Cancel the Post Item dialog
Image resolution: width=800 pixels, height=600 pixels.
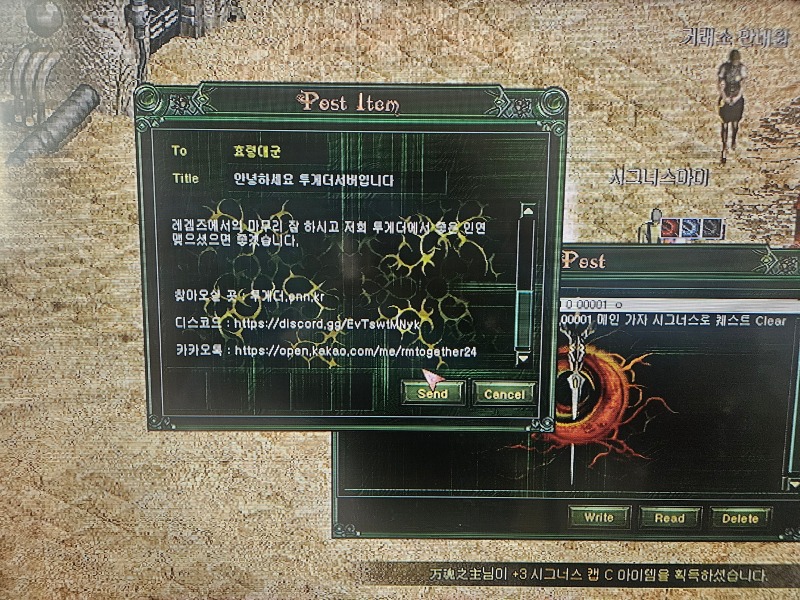pos(503,394)
